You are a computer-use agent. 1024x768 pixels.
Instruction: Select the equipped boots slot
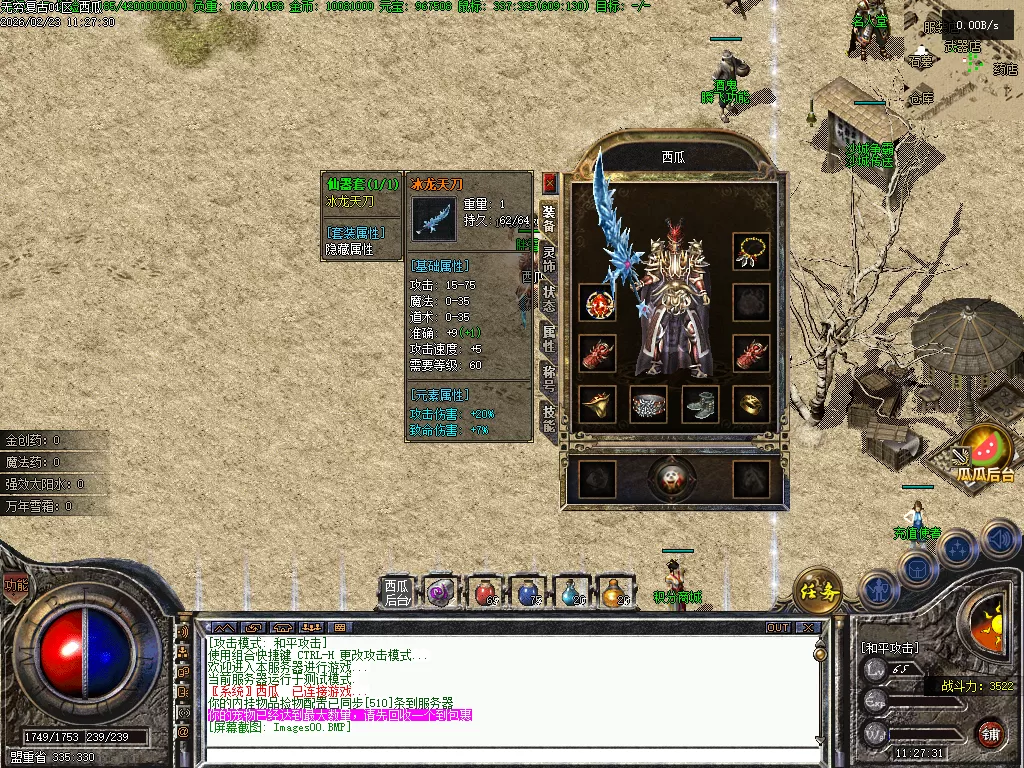coord(700,404)
